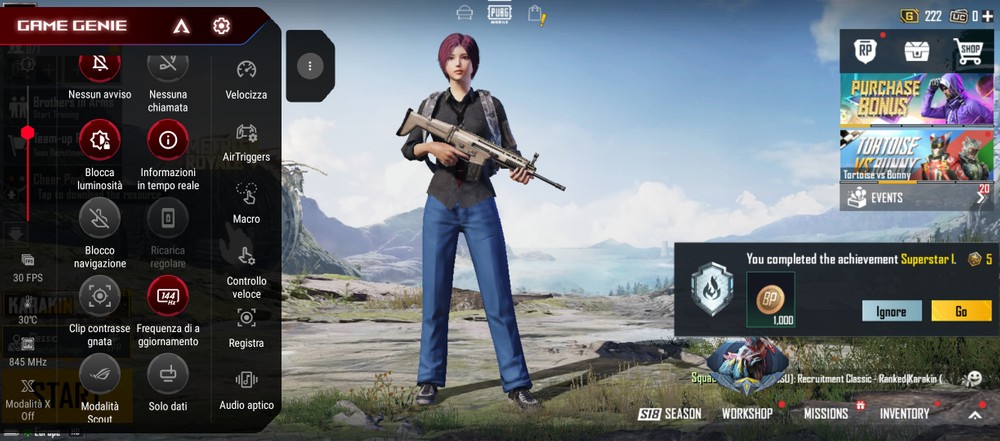Open the Inventory tab
Screen dimensions: 1000x441
pos(904,413)
